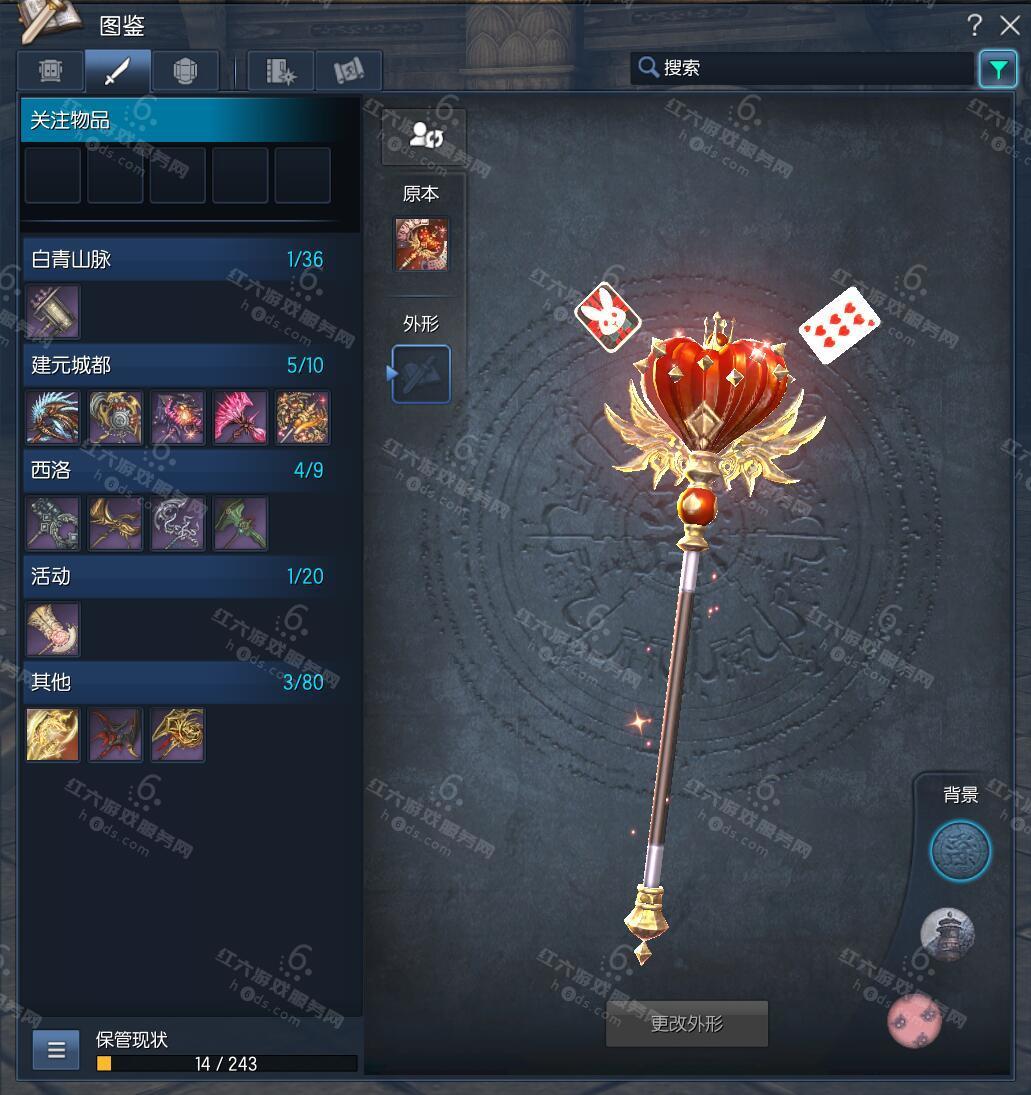Expand the 建元城都 category header

[177, 365]
